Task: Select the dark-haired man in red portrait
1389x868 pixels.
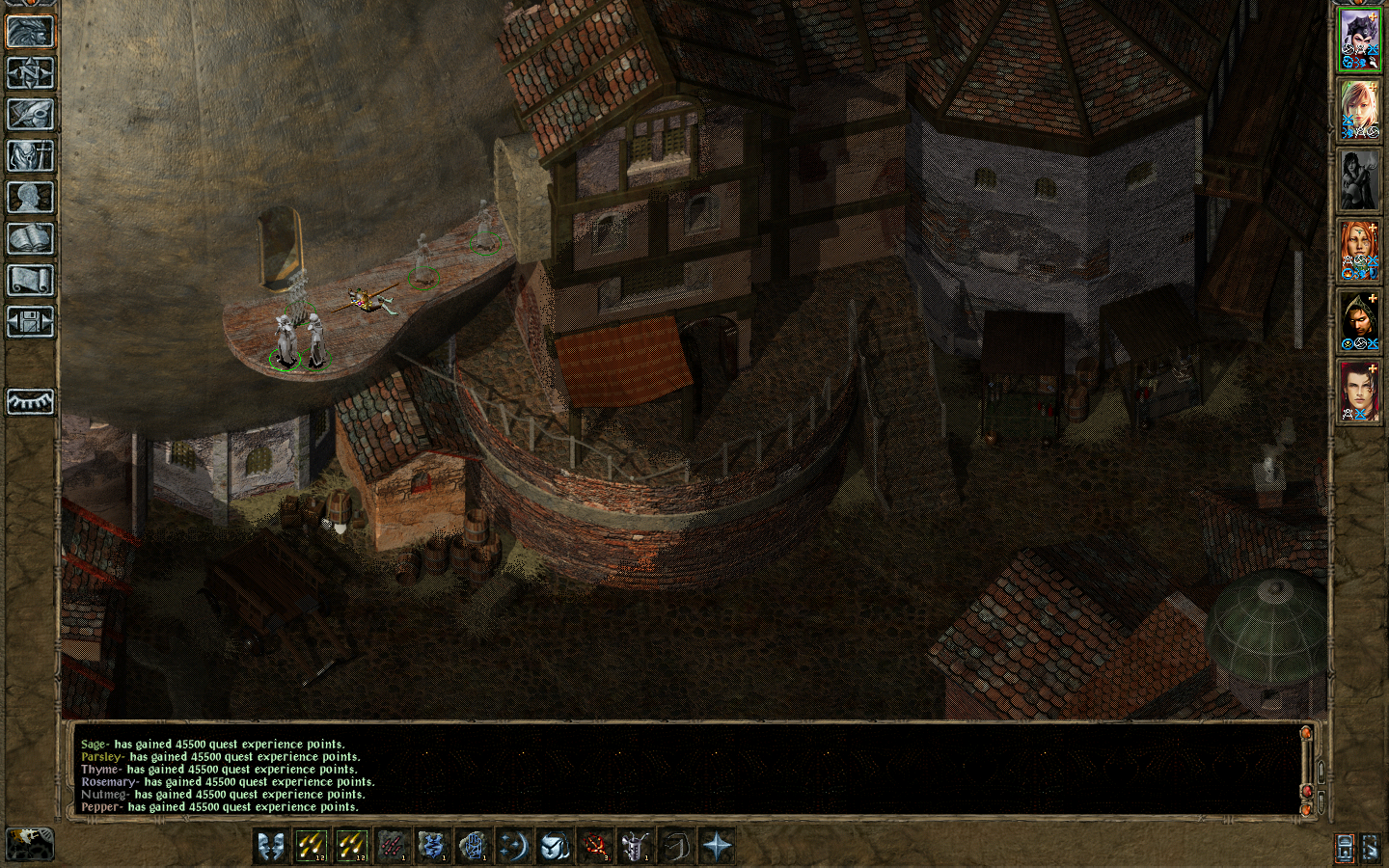Action: click(x=1359, y=392)
